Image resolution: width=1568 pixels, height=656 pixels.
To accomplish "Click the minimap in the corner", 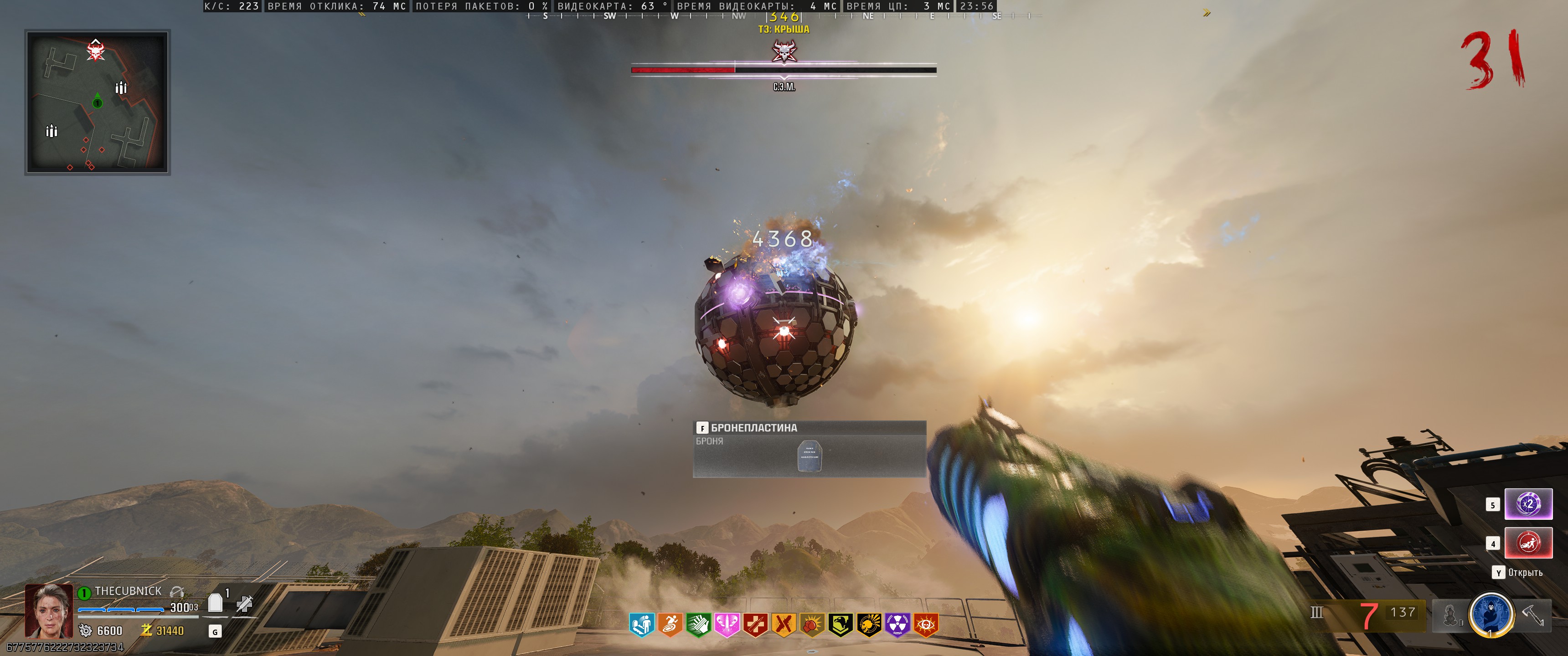I will [98, 102].
